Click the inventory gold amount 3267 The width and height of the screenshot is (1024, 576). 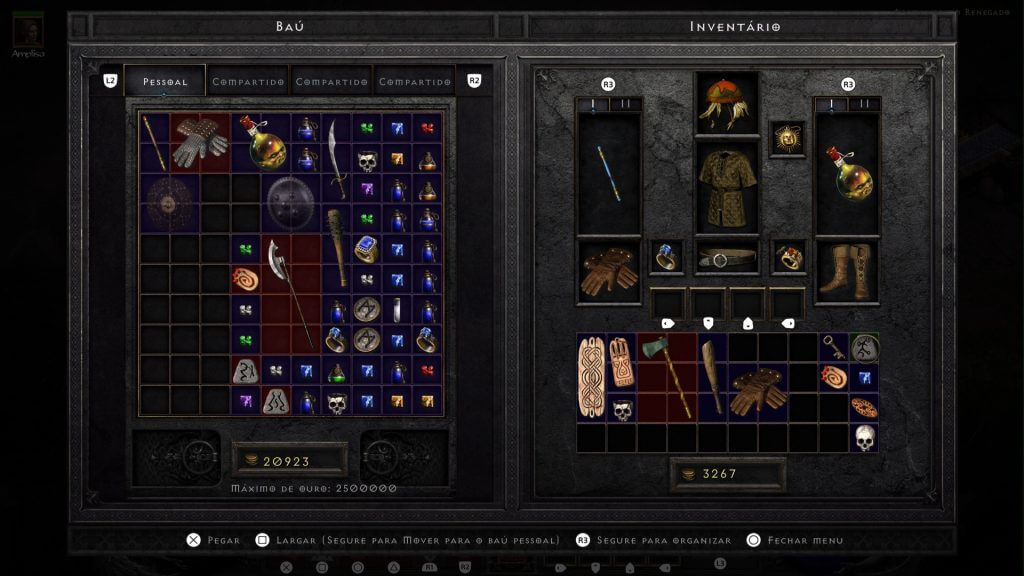click(x=726, y=474)
